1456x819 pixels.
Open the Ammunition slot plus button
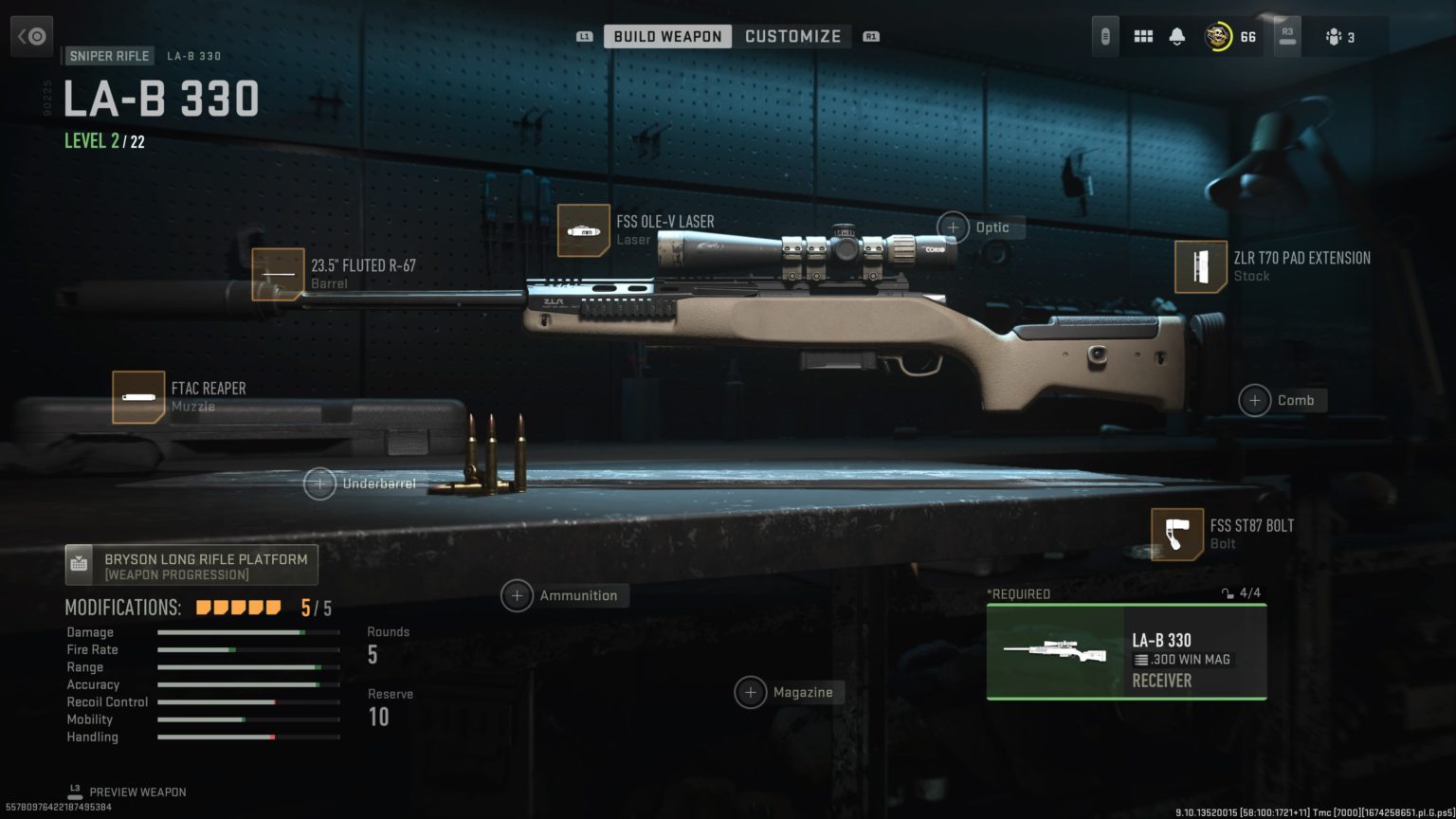pyautogui.click(x=517, y=595)
